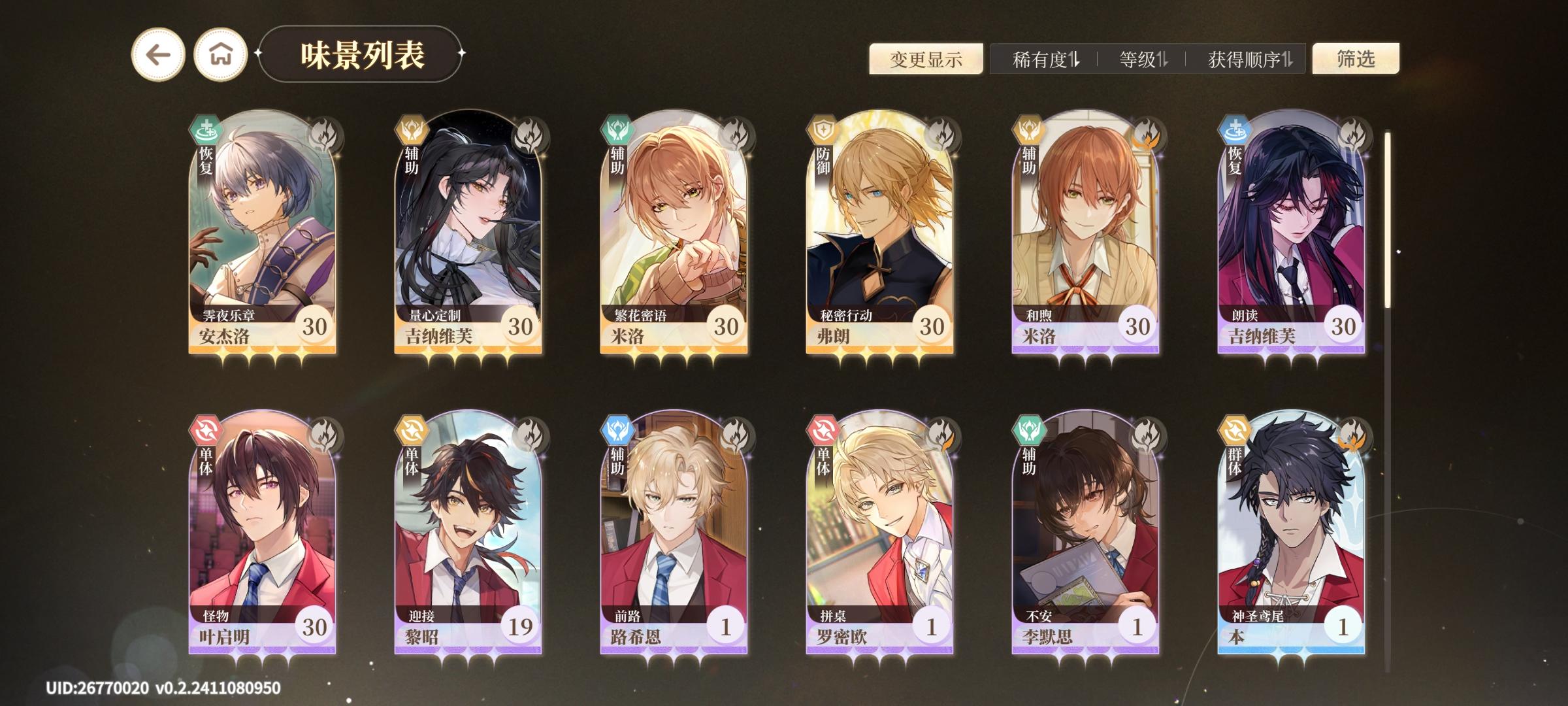Open the home screen icon
The image size is (1568, 706).
coord(220,58)
